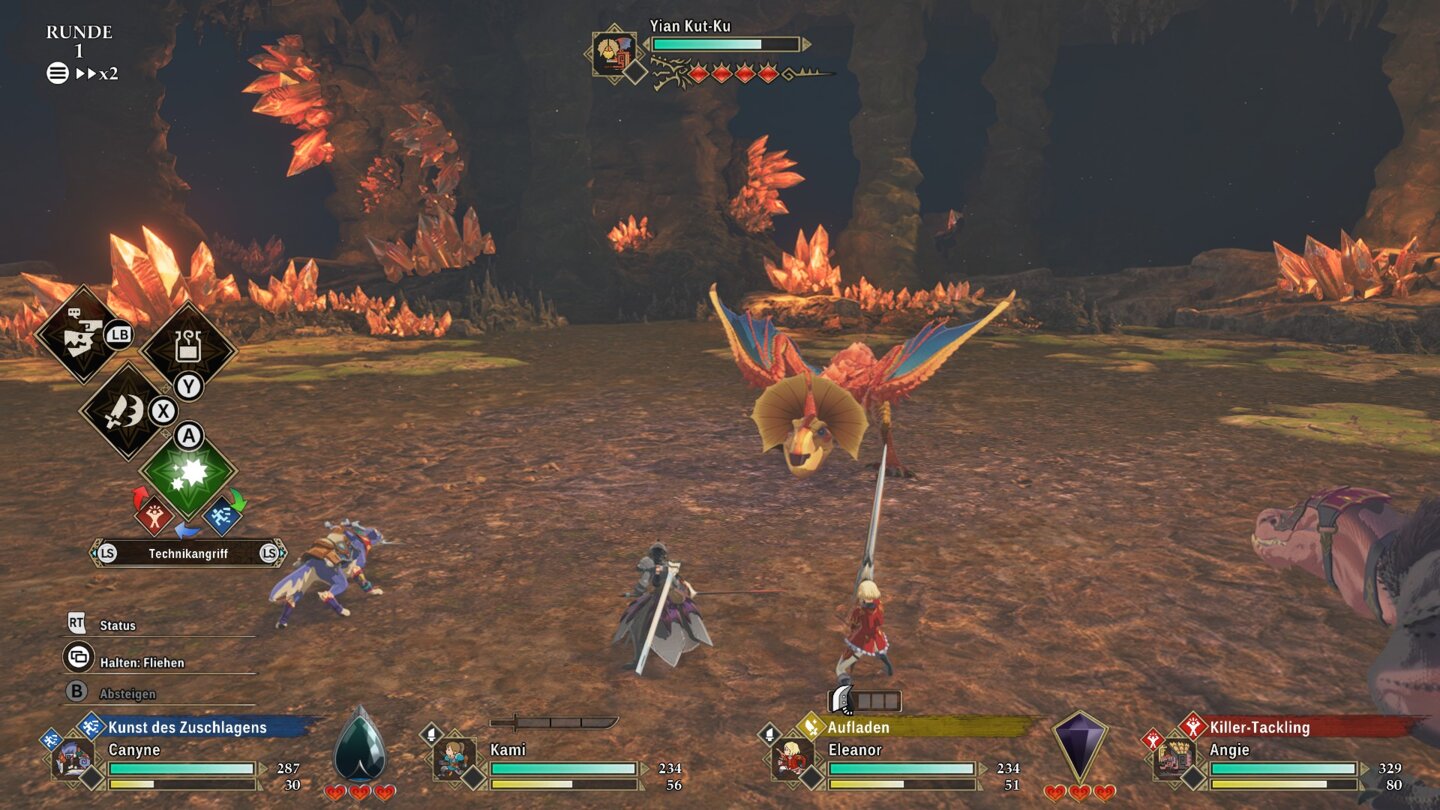Viewport: 1440px width, 810px height.
Task: Select the Yian Kut-Ku enemy portrait
Action: pos(613,53)
